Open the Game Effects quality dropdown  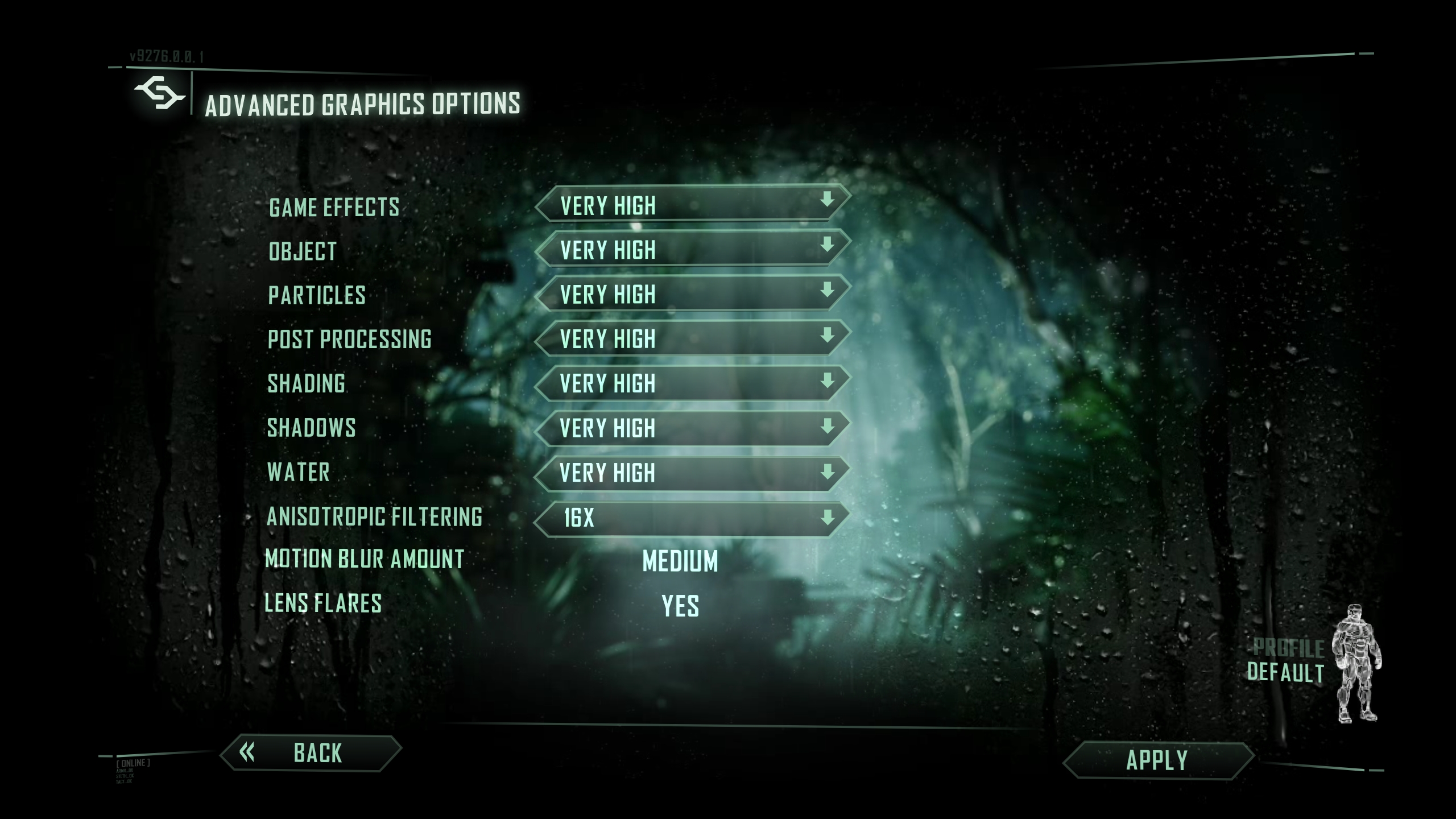[693, 204]
